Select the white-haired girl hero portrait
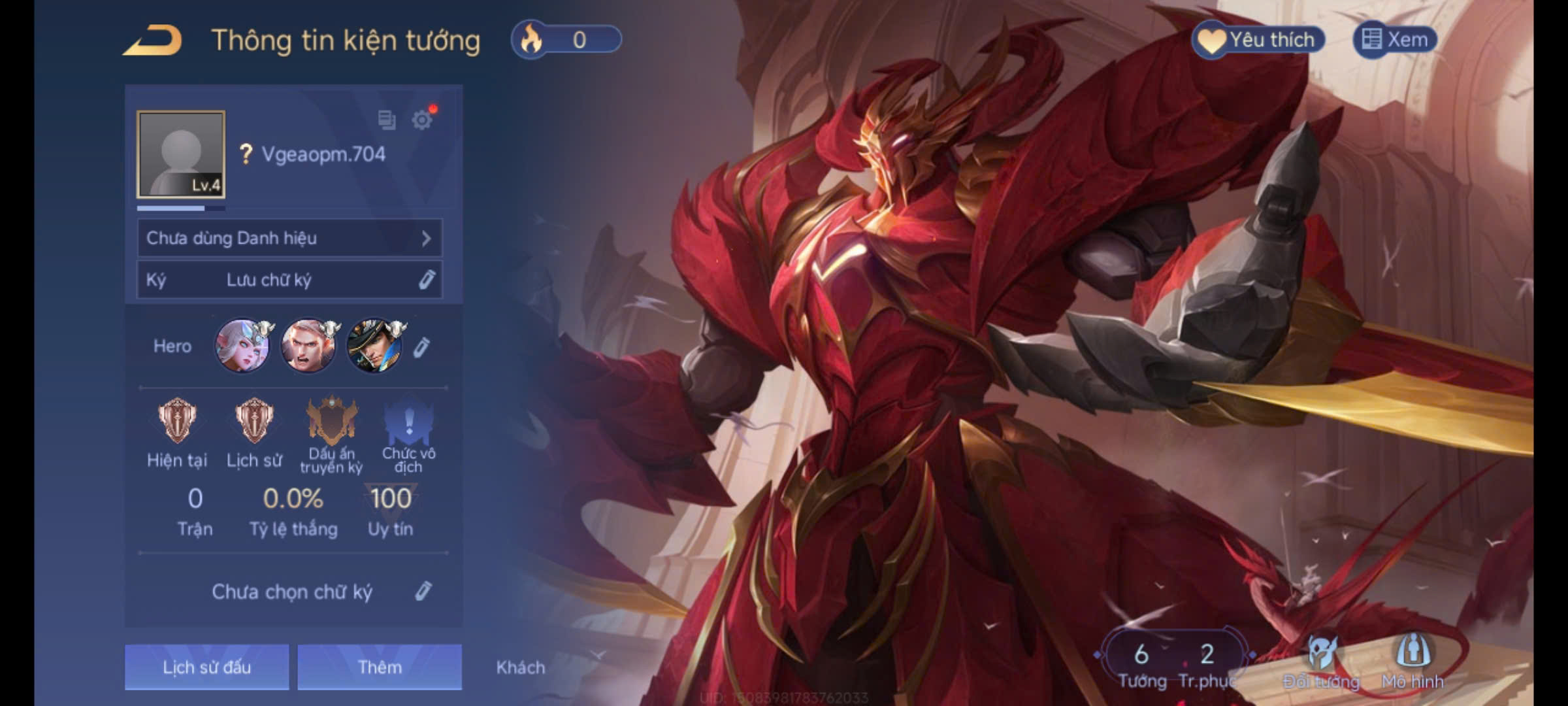The width and height of the screenshot is (1568, 706). pyautogui.click(x=242, y=346)
